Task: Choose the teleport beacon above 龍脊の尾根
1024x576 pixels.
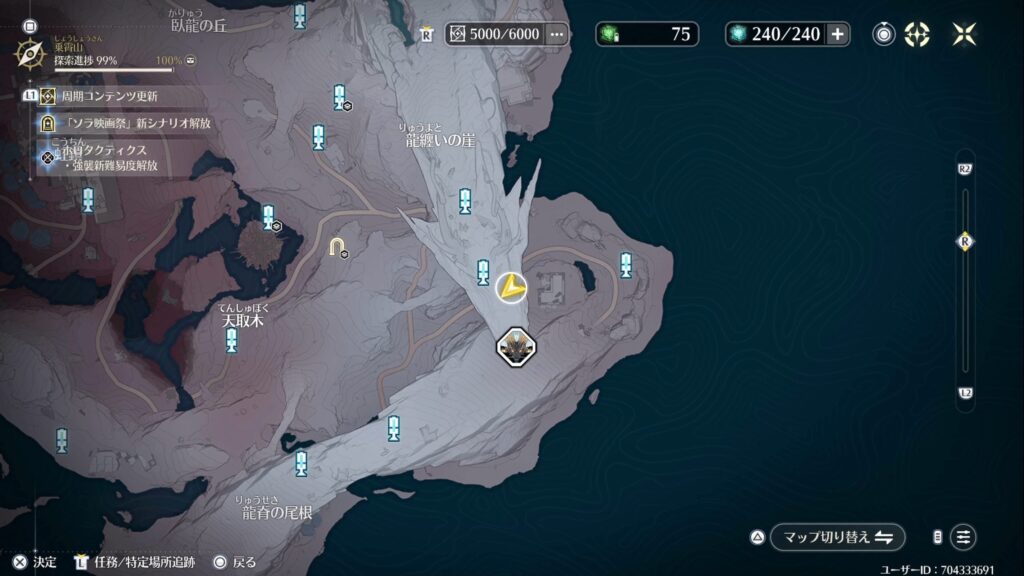Action: pyautogui.click(x=301, y=463)
